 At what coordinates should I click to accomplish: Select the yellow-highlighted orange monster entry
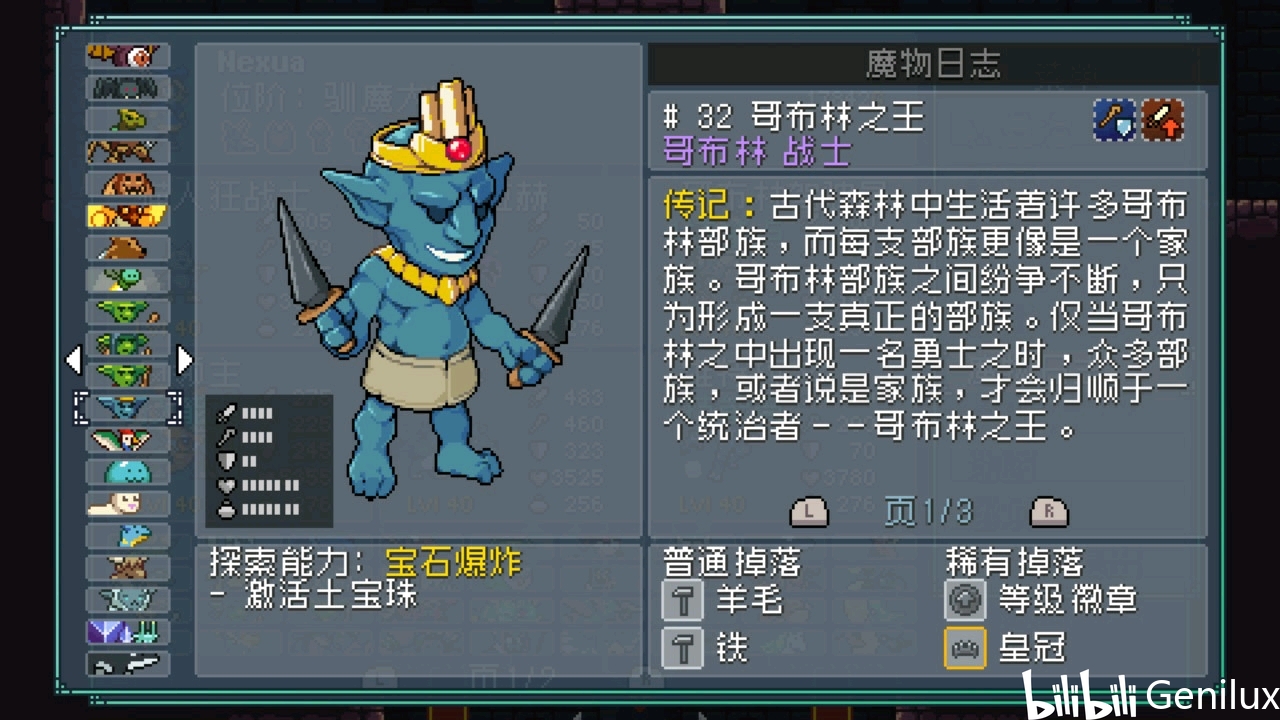coord(128,216)
